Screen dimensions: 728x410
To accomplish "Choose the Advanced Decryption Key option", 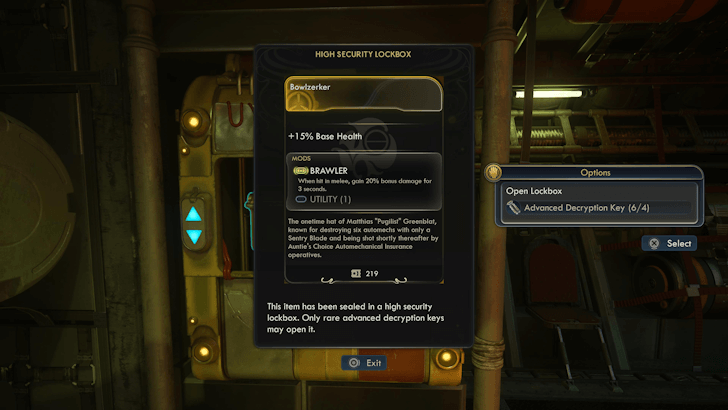I will 596,209.
